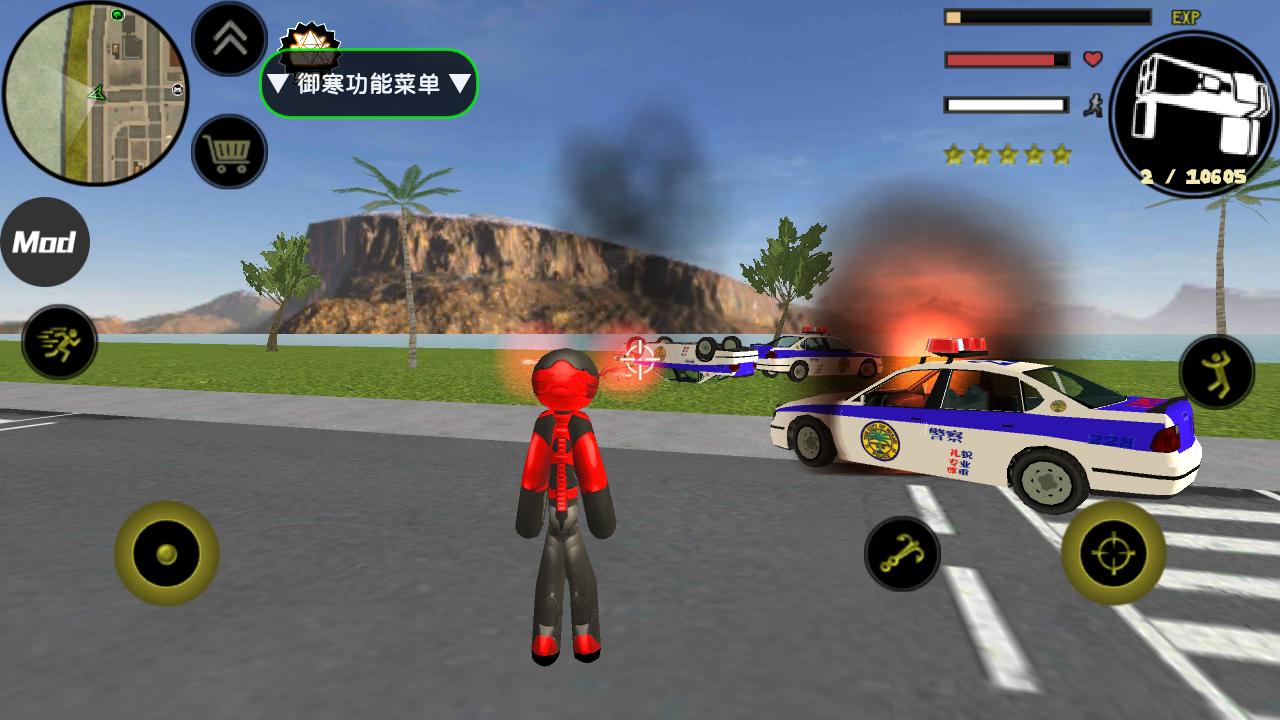Touch the yellow movement joystick
1280x720 pixels.
[x=166, y=553]
